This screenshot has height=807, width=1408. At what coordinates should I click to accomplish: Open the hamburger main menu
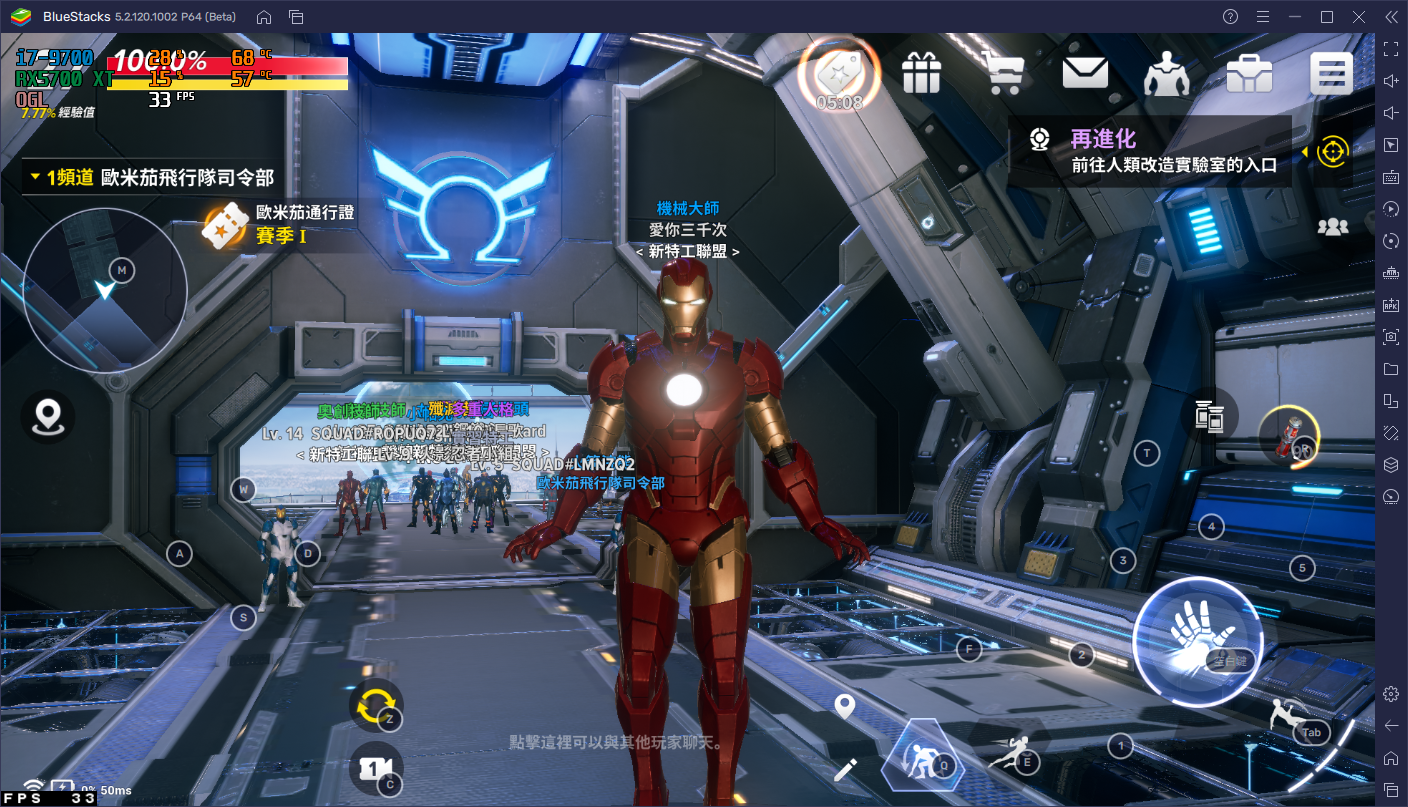tap(1331, 73)
